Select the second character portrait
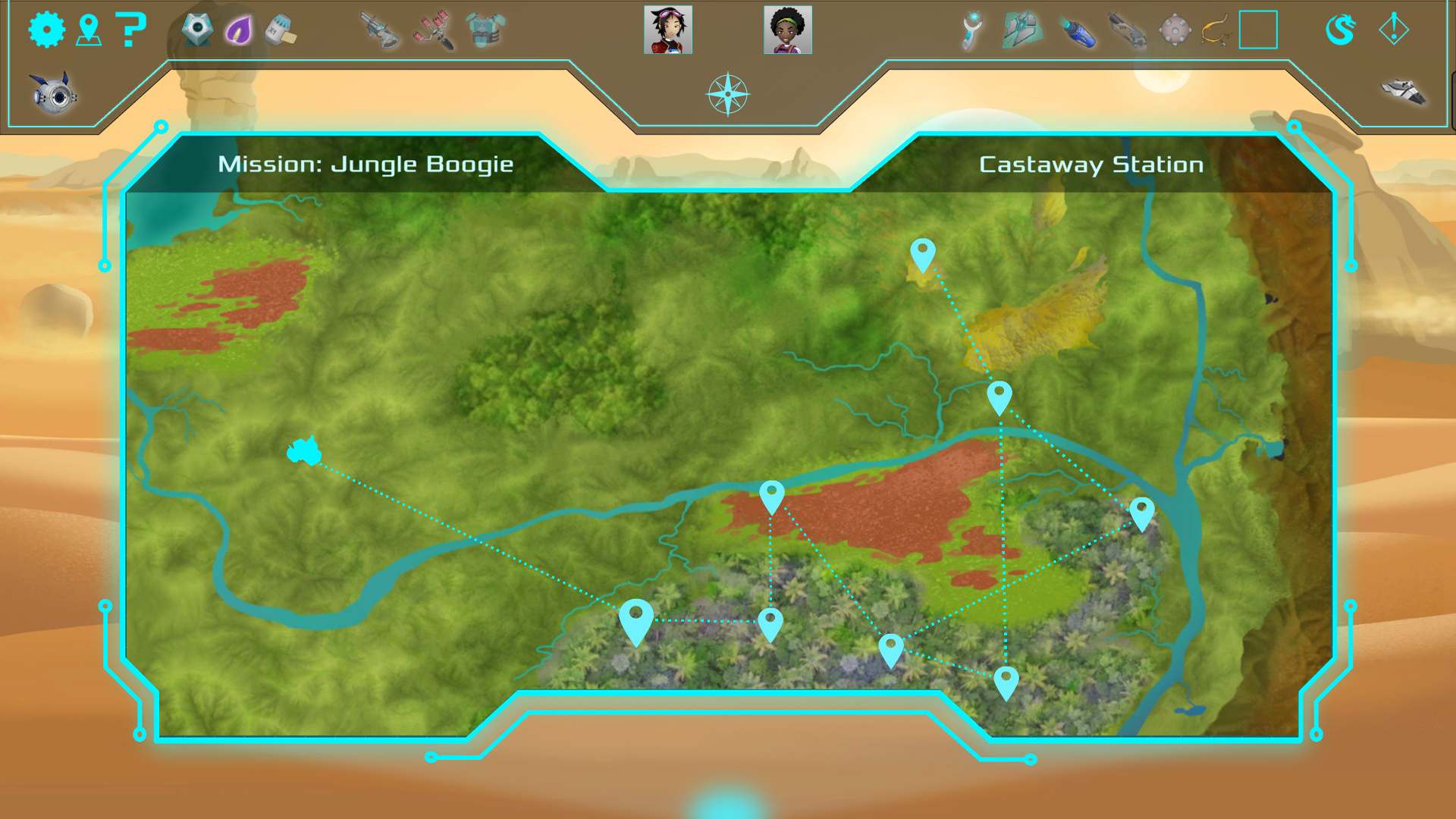This screenshot has height=819, width=1456. pyautogui.click(x=787, y=30)
